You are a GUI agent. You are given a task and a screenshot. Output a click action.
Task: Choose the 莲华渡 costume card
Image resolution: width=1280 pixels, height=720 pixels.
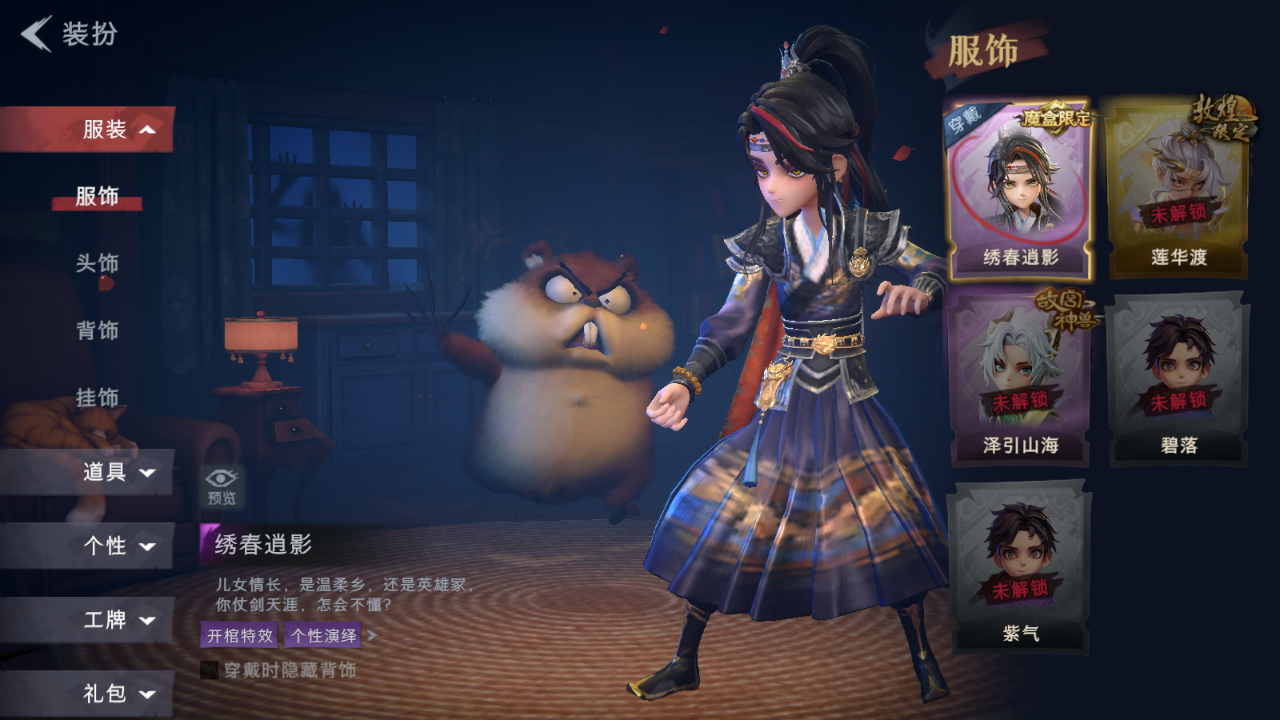pos(1178,190)
